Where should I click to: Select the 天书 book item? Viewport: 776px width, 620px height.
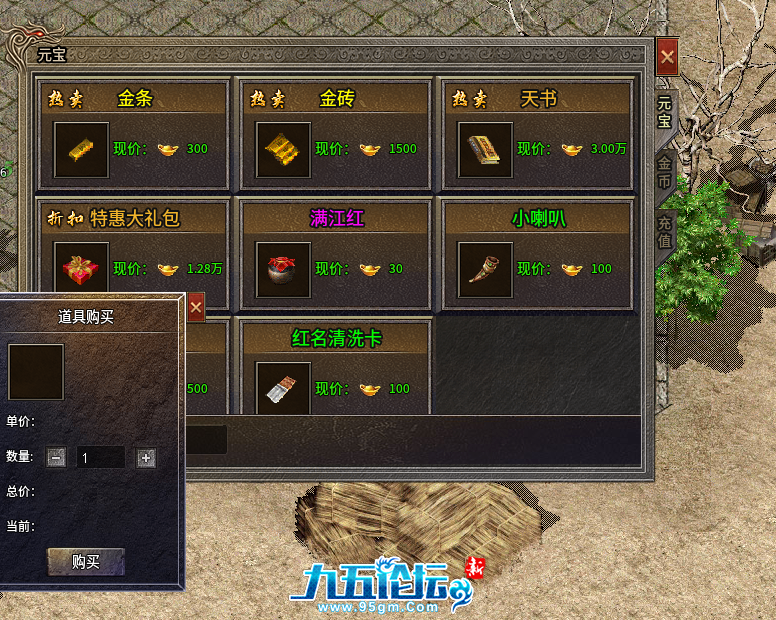click(x=485, y=150)
